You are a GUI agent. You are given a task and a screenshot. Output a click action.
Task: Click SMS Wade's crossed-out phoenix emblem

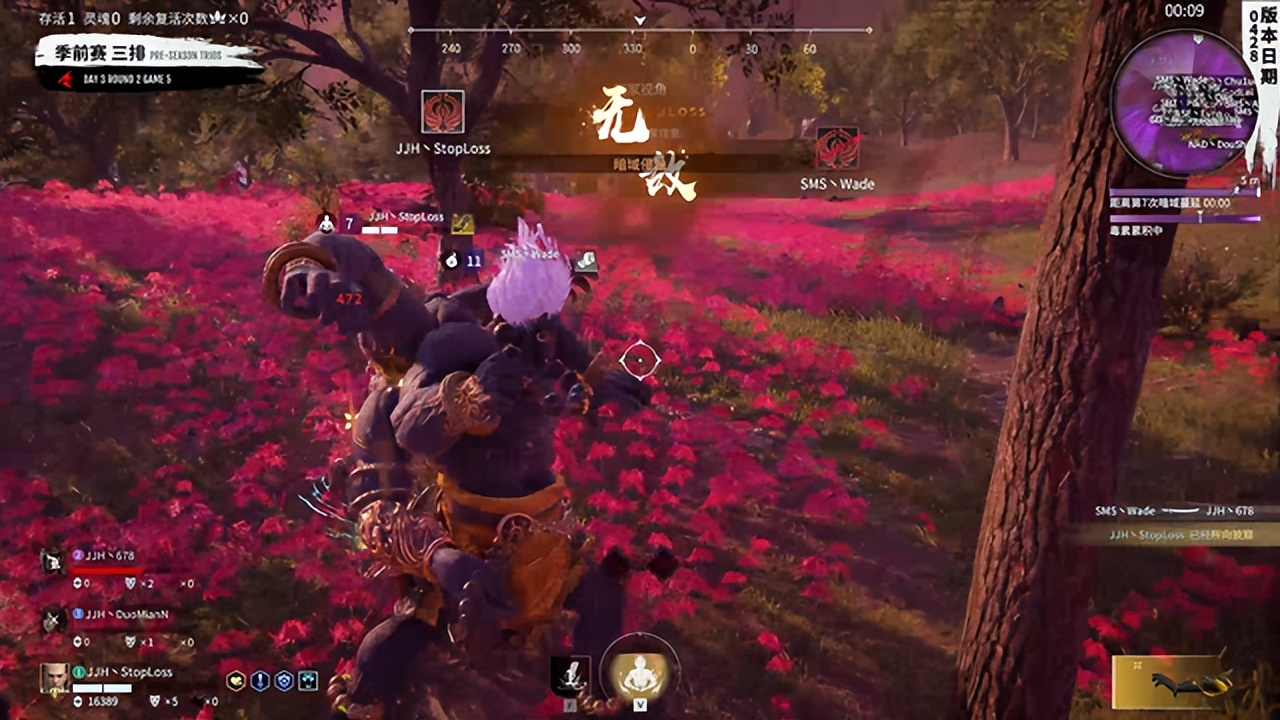click(837, 148)
